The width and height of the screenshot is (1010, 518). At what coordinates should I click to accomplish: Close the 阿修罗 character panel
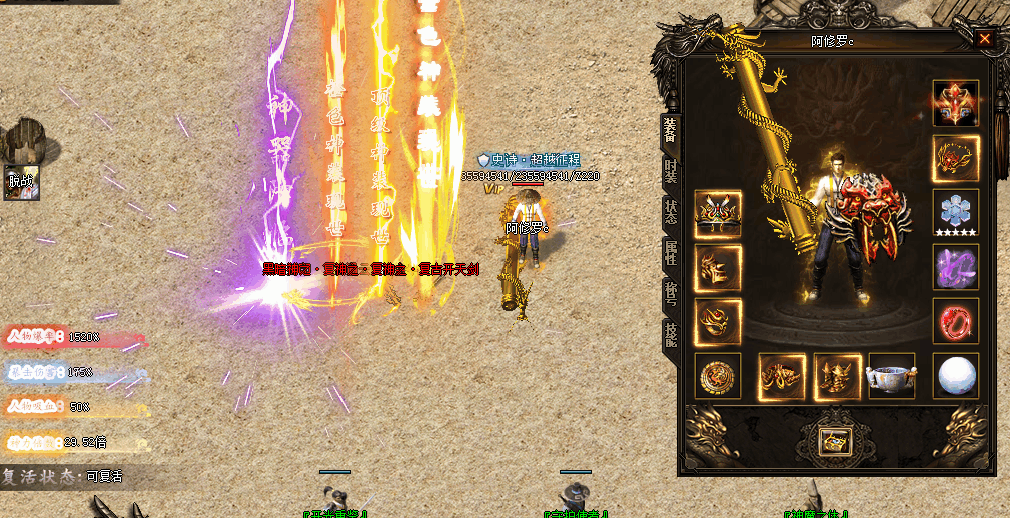[x=985, y=39]
